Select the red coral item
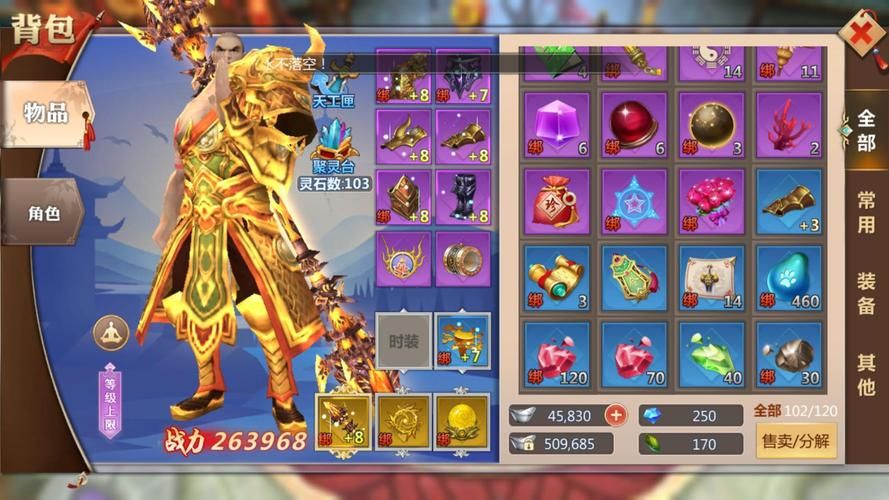Image resolution: width=889 pixels, height=500 pixels. 789,125
